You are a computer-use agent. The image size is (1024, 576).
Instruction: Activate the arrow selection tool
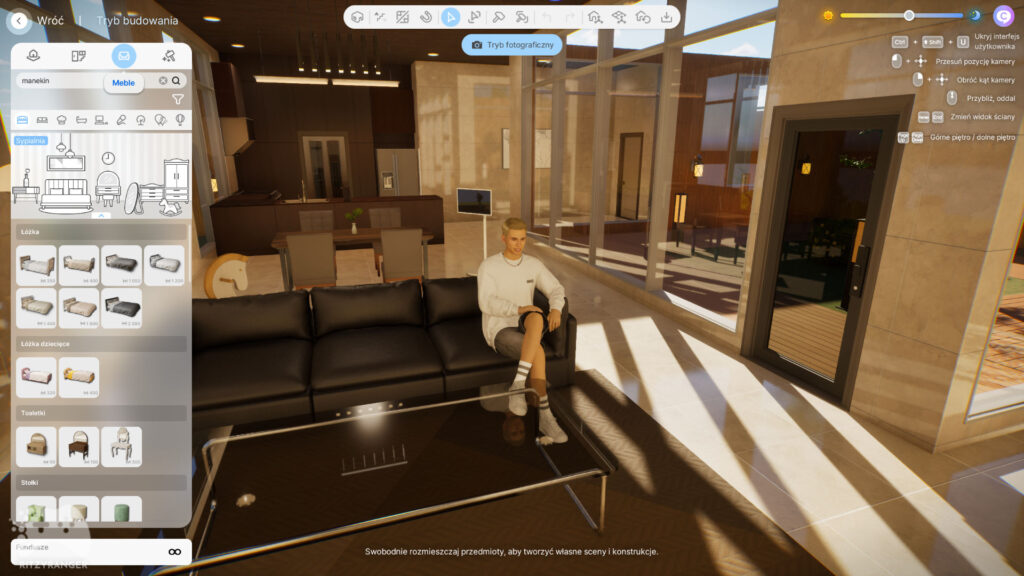pyautogui.click(x=451, y=17)
